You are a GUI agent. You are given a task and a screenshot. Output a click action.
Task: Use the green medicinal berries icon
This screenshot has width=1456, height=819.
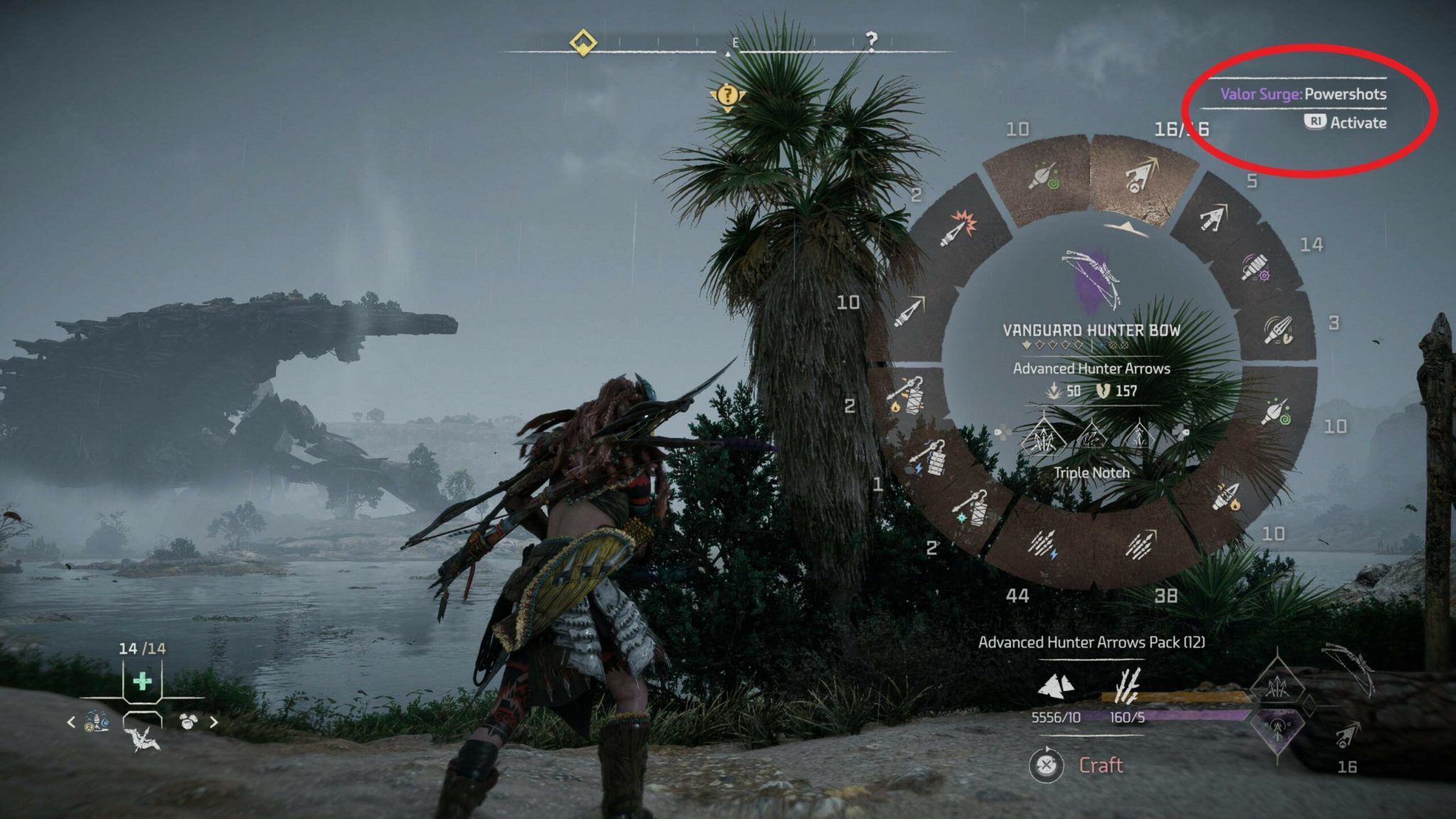(x=142, y=682)
